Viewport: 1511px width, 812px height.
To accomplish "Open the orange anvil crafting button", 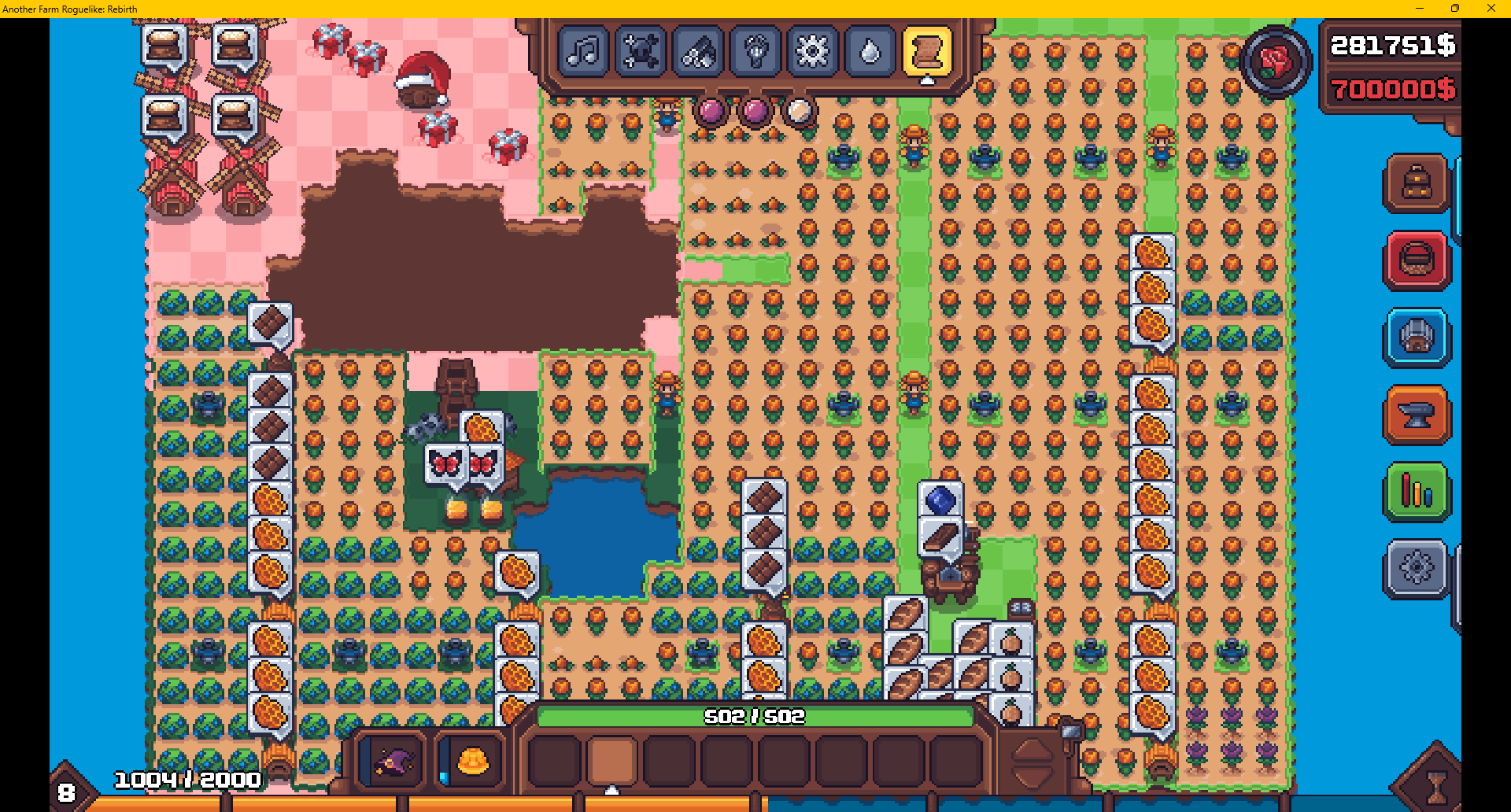I will point(1417,415).
